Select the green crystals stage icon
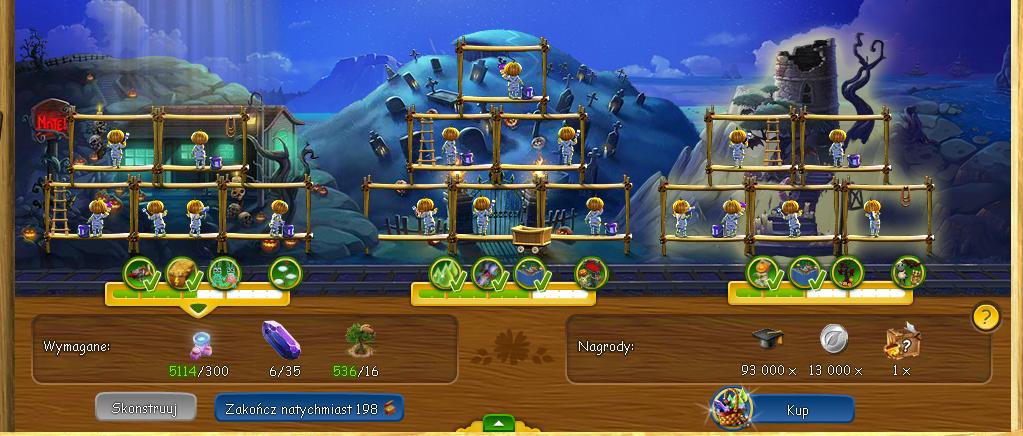 click(445, 272)
